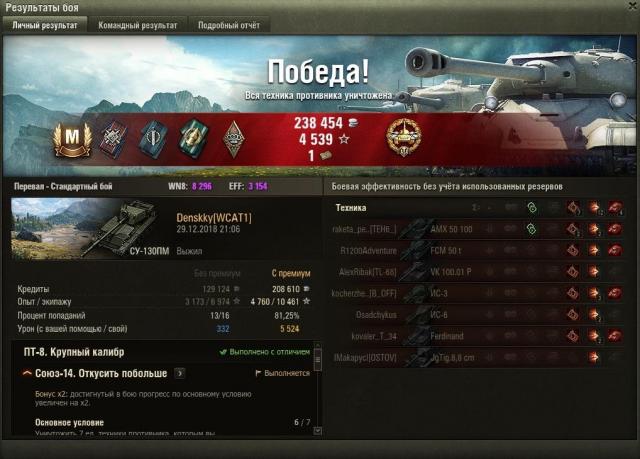Image resolution: width=640 pixels, height=459 pixels.
Task: Select the diamond-shaped medal icon
Action: pyautogui.click(x=232, y=138)
